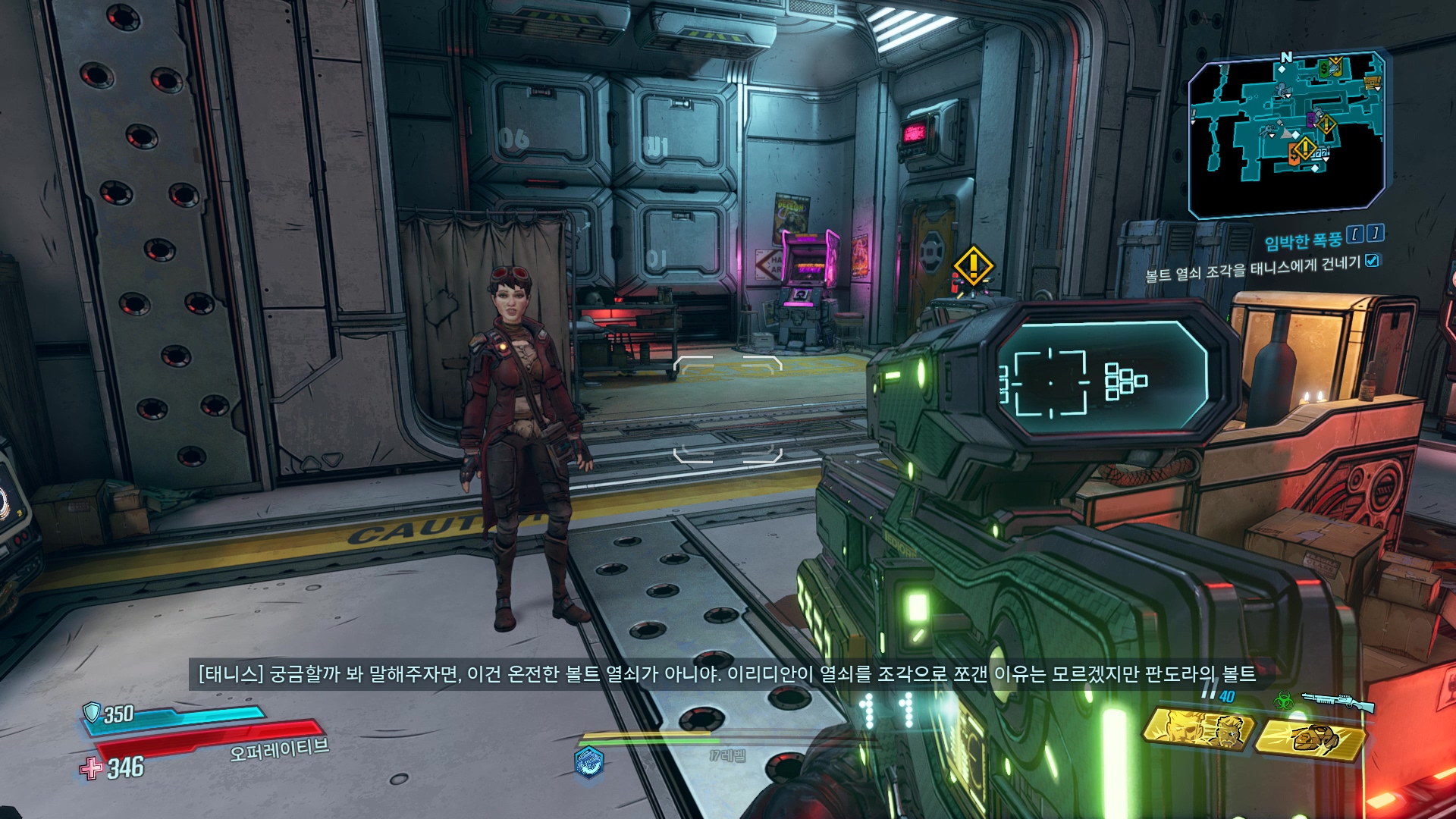Select the 임박한 폭풍 mission tracker title

point(1303,241)
